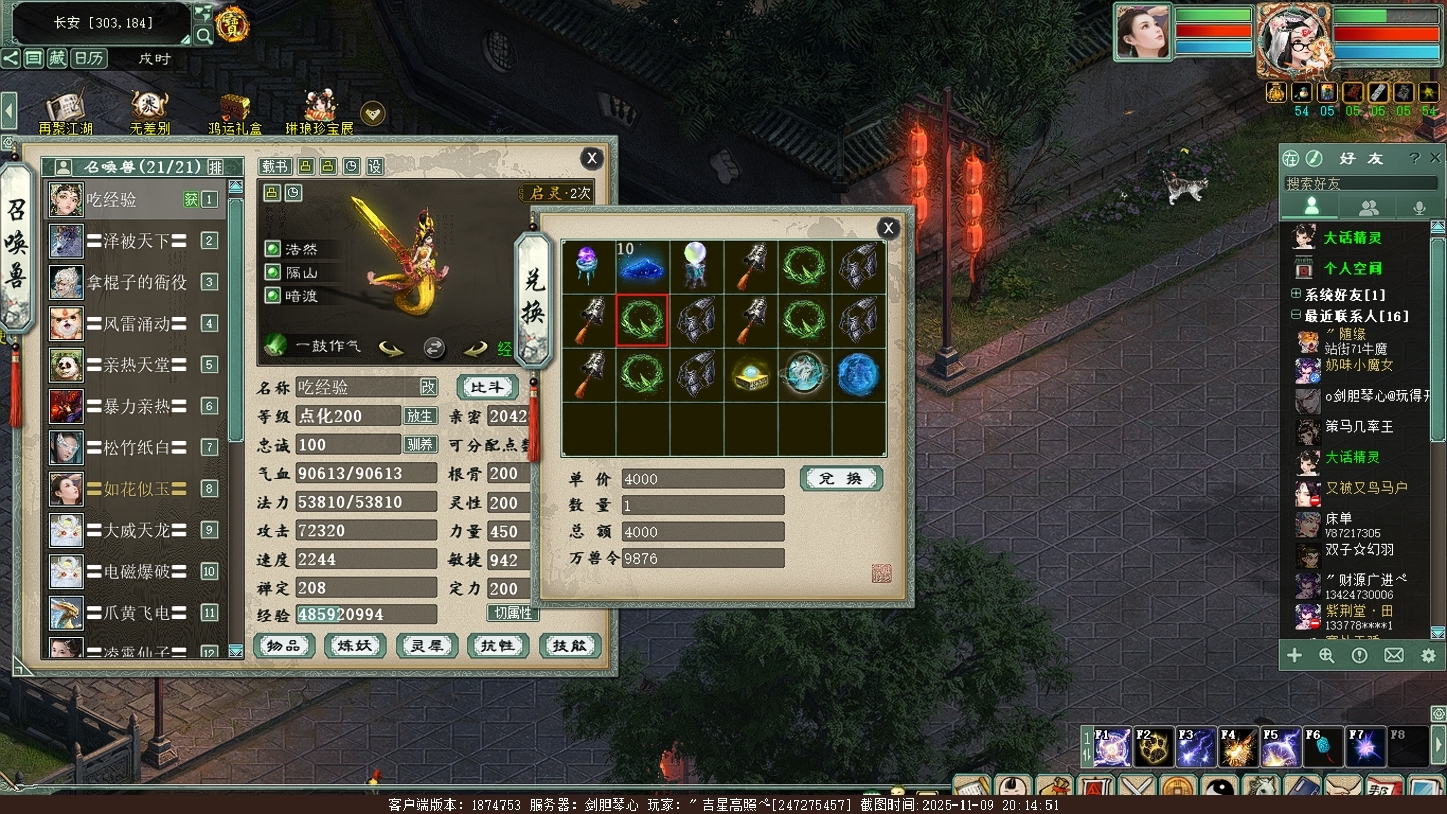This screenshot has height=814, width=1447.
Task: Click the 驯养 tame button
Action: pos(420,444)
